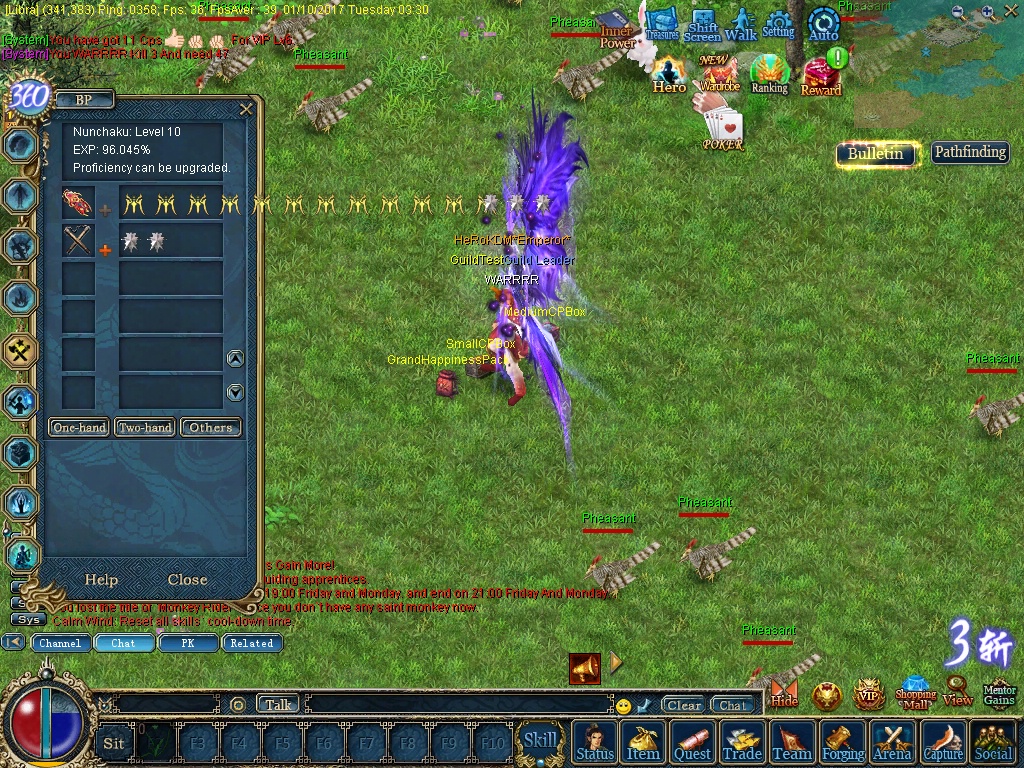
Task: Clear the chat log with Clear button
Action: point(684,705)
